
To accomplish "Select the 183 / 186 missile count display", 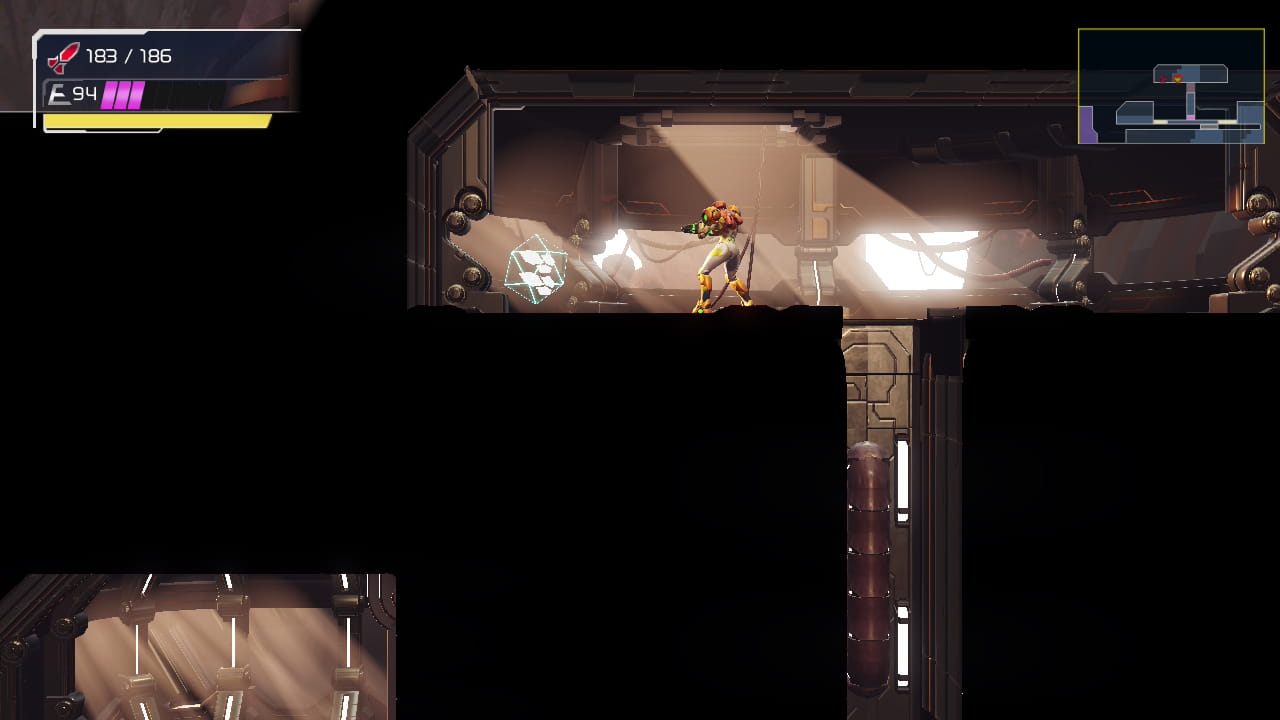I will 128,56.
